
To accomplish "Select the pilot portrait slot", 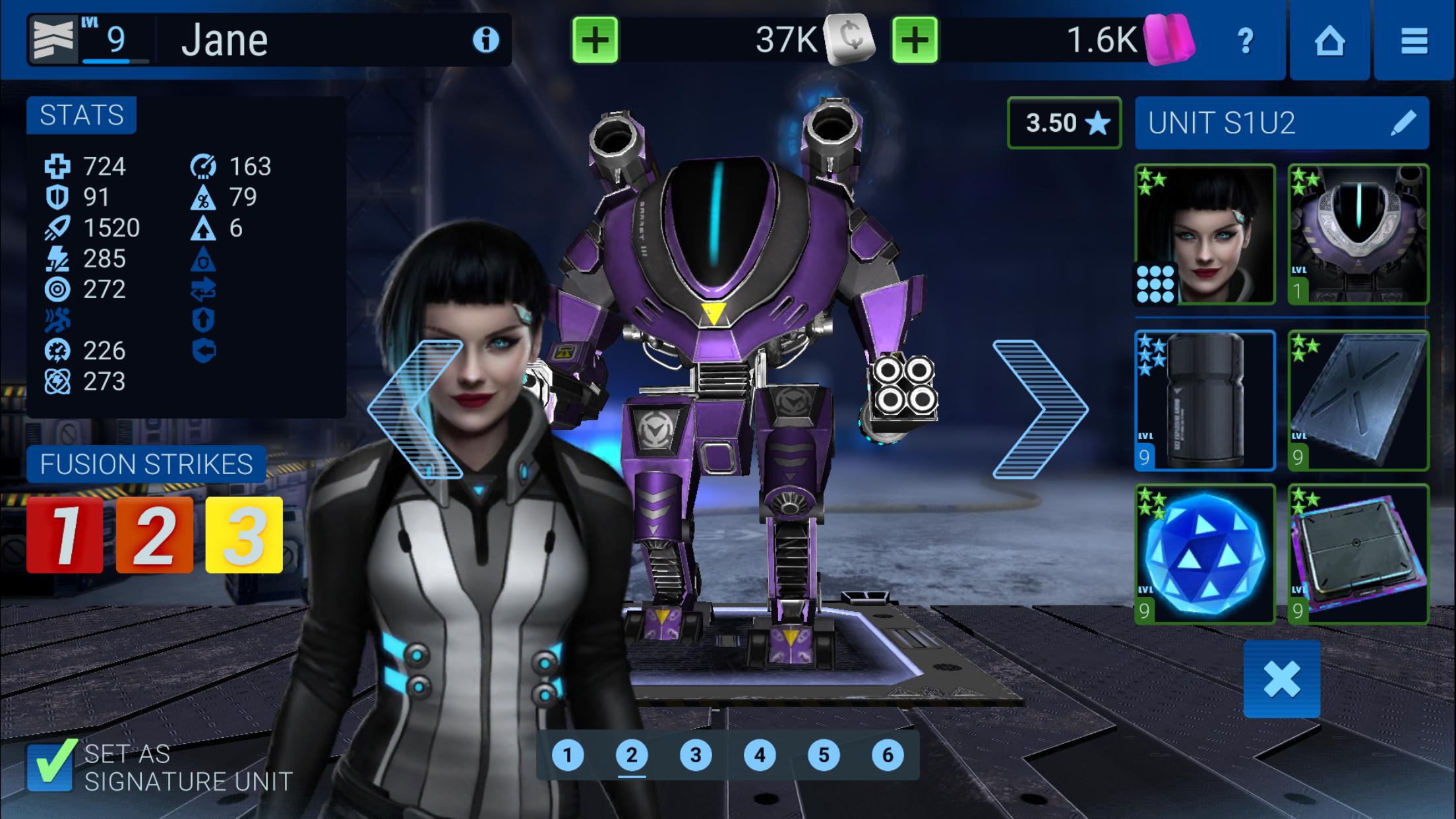I will click(1205, 234).
